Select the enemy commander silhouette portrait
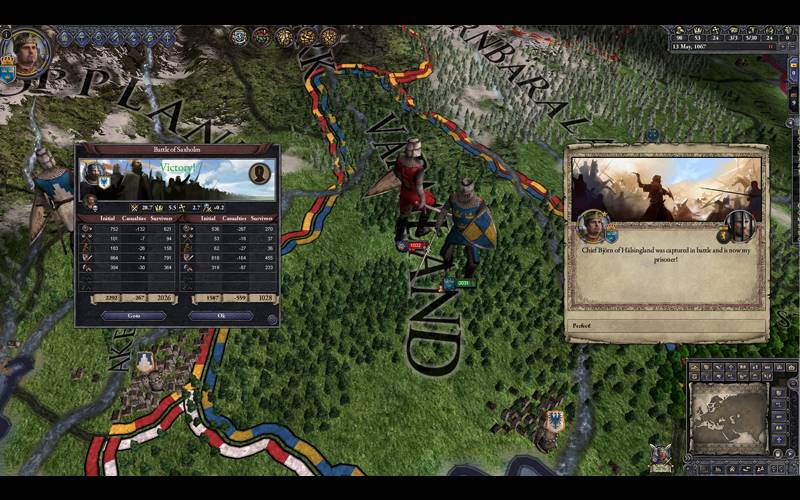Screen dimensions: 800x500 [x=260, y=174]
